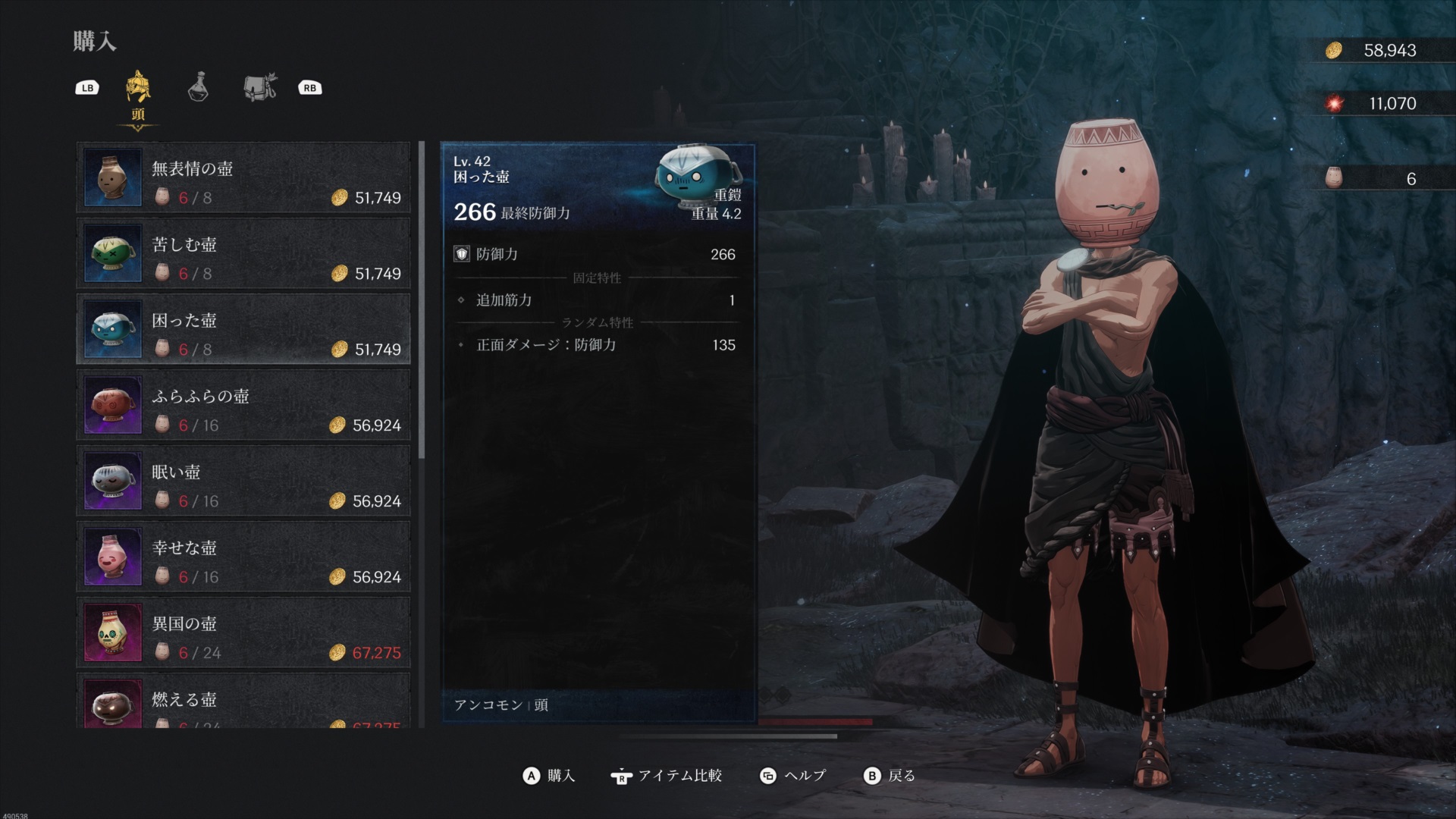
Task: Select the 困った壺 list item
Action: point(243,330)
